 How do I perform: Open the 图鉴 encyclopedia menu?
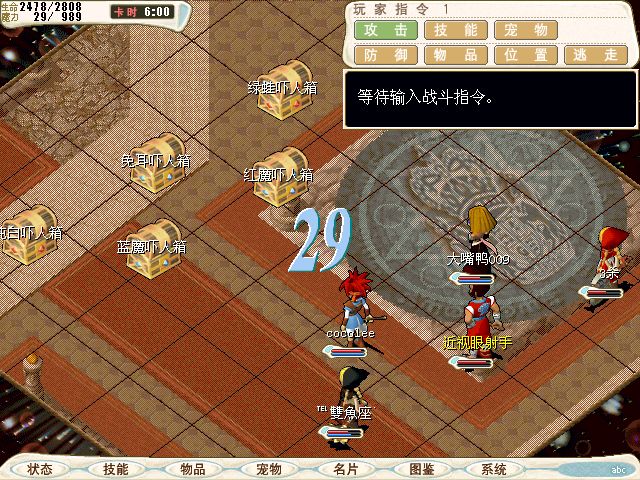[421, 469]
